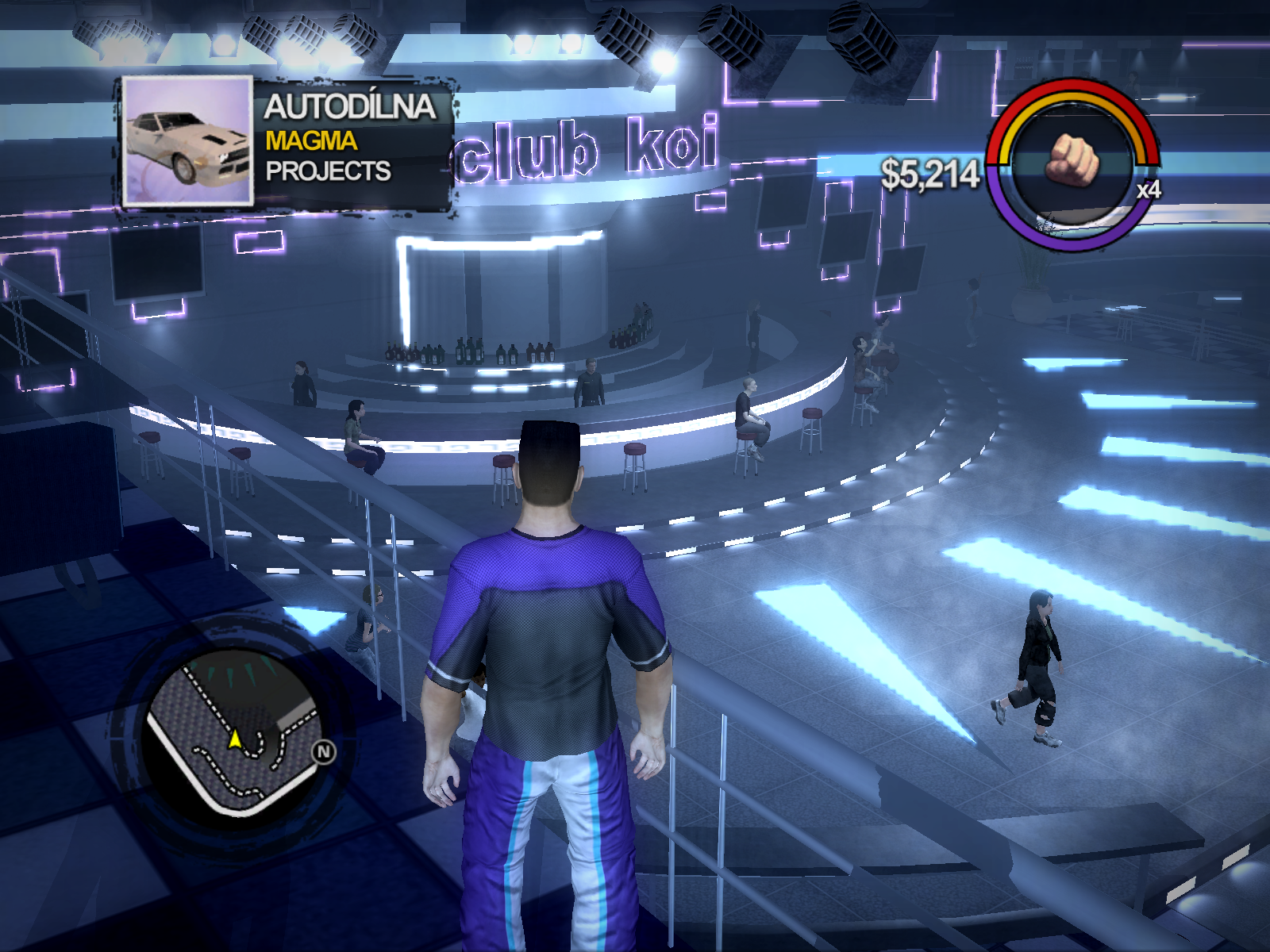Screen dimensions: 1270x952
Task: Select the Magma car thumbnail
Action: pyautogui.click(x=188, y=141)
